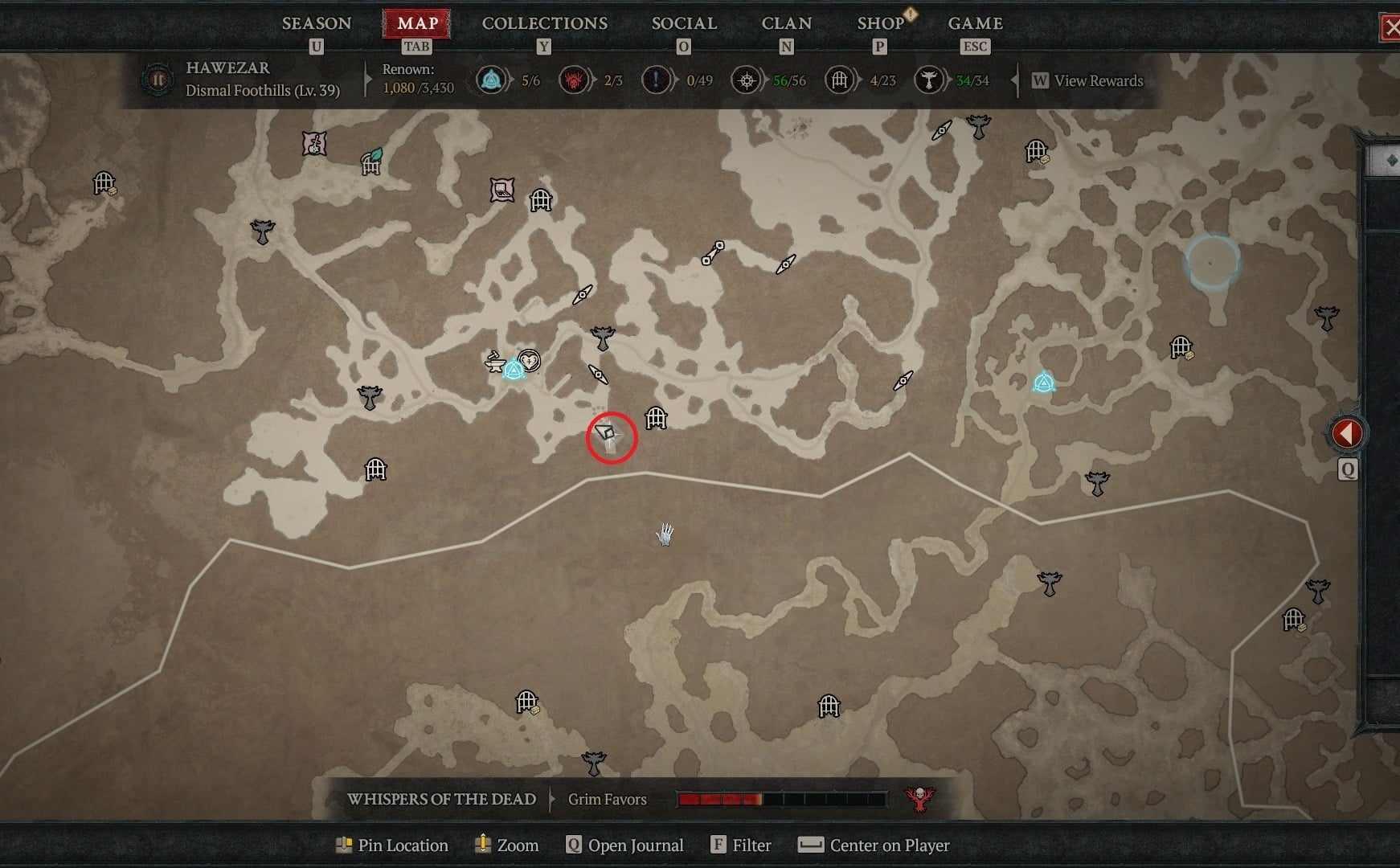Click the Shop notification exclamation icon
Image resolution: width=1400 pixels, height=868 pixels.
(x=909, y=14)
